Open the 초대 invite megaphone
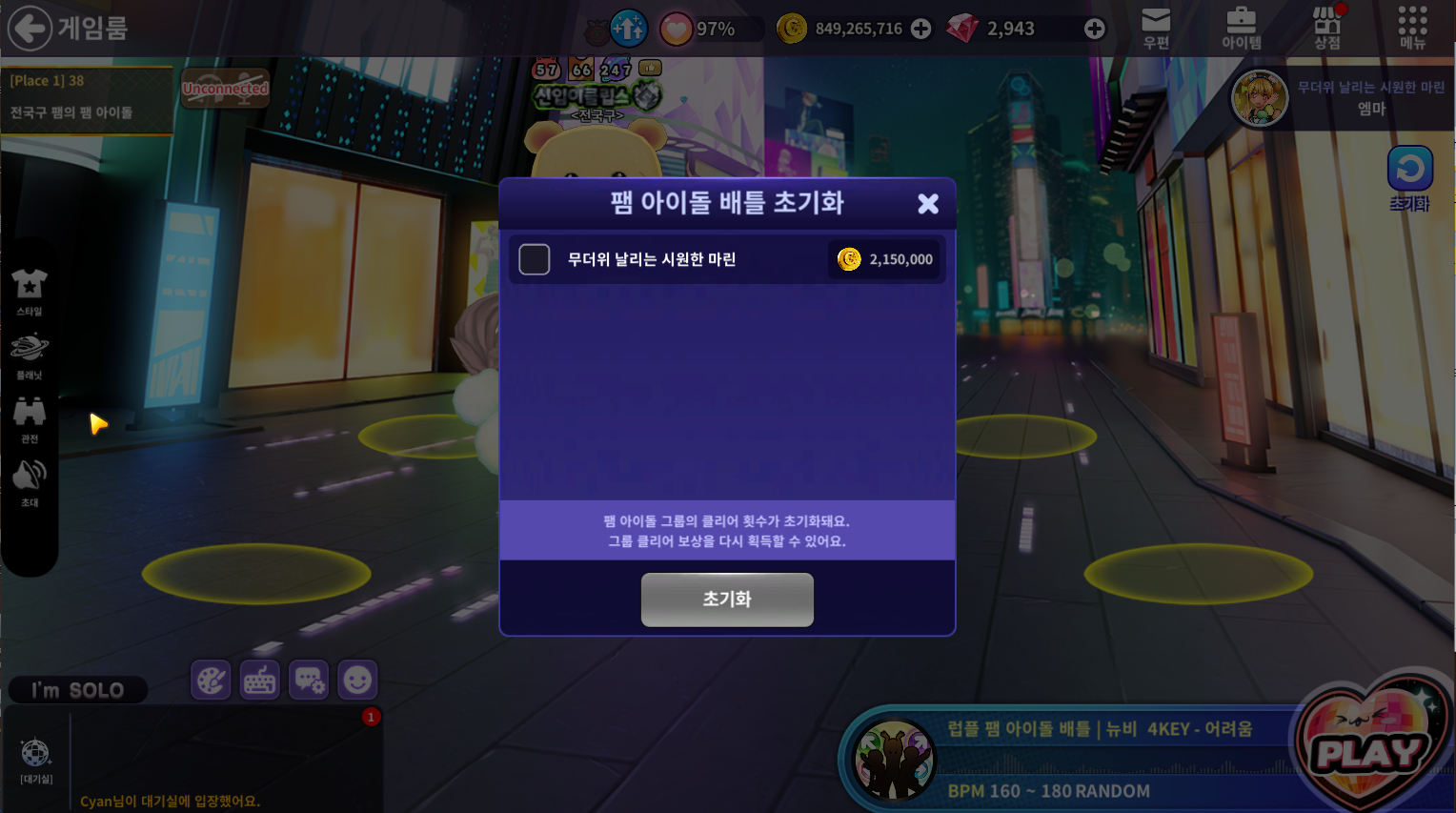The image size is (1456, 813). (30, 481)
